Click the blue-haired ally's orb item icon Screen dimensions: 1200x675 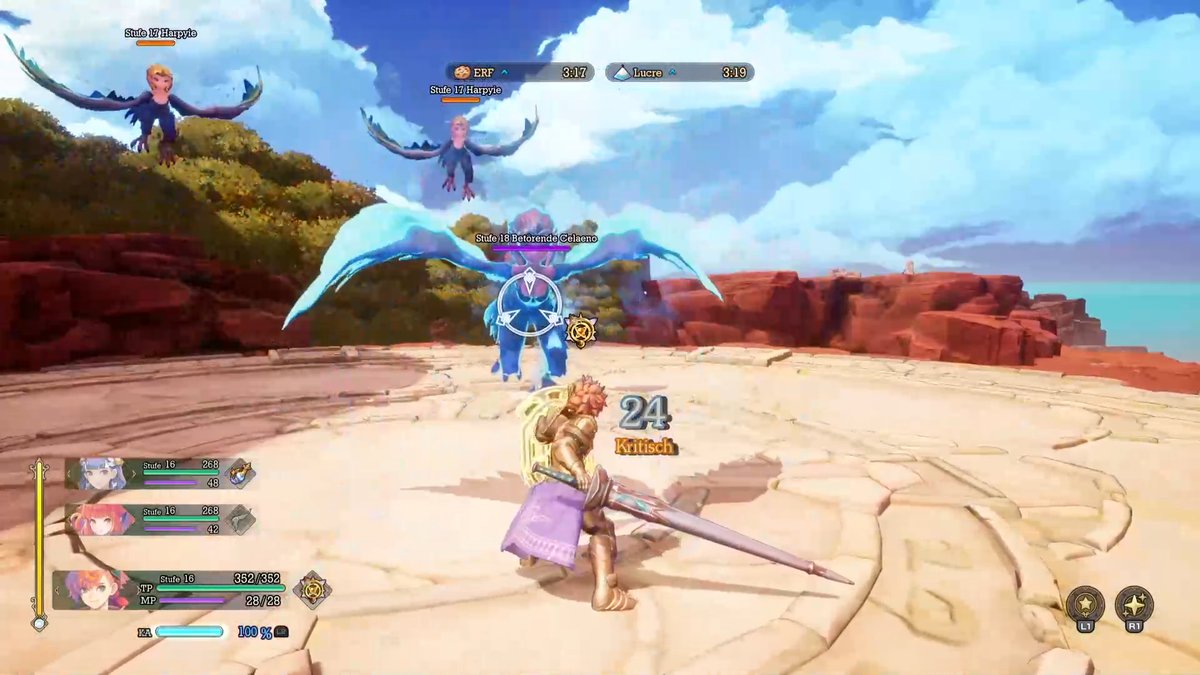240,473
